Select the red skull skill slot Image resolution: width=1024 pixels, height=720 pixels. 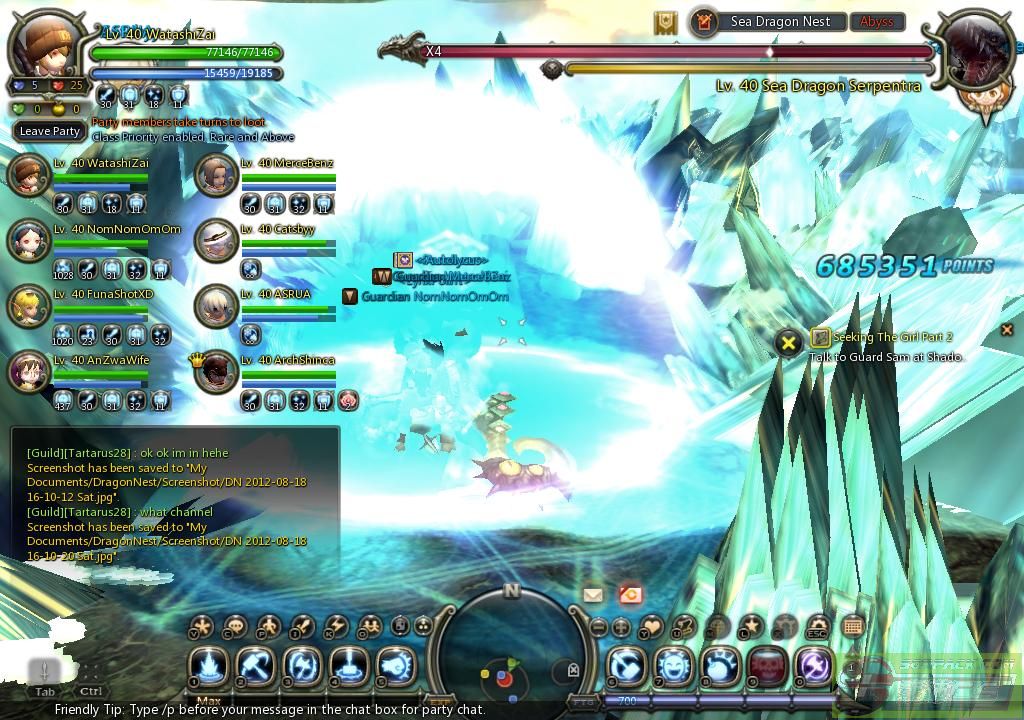pos(768,667)
